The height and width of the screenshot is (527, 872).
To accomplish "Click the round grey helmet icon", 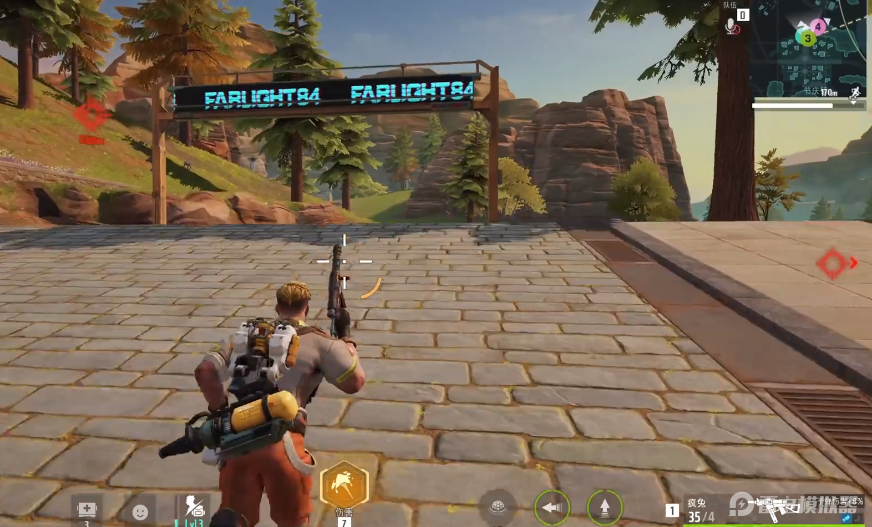I will point(497,506).
